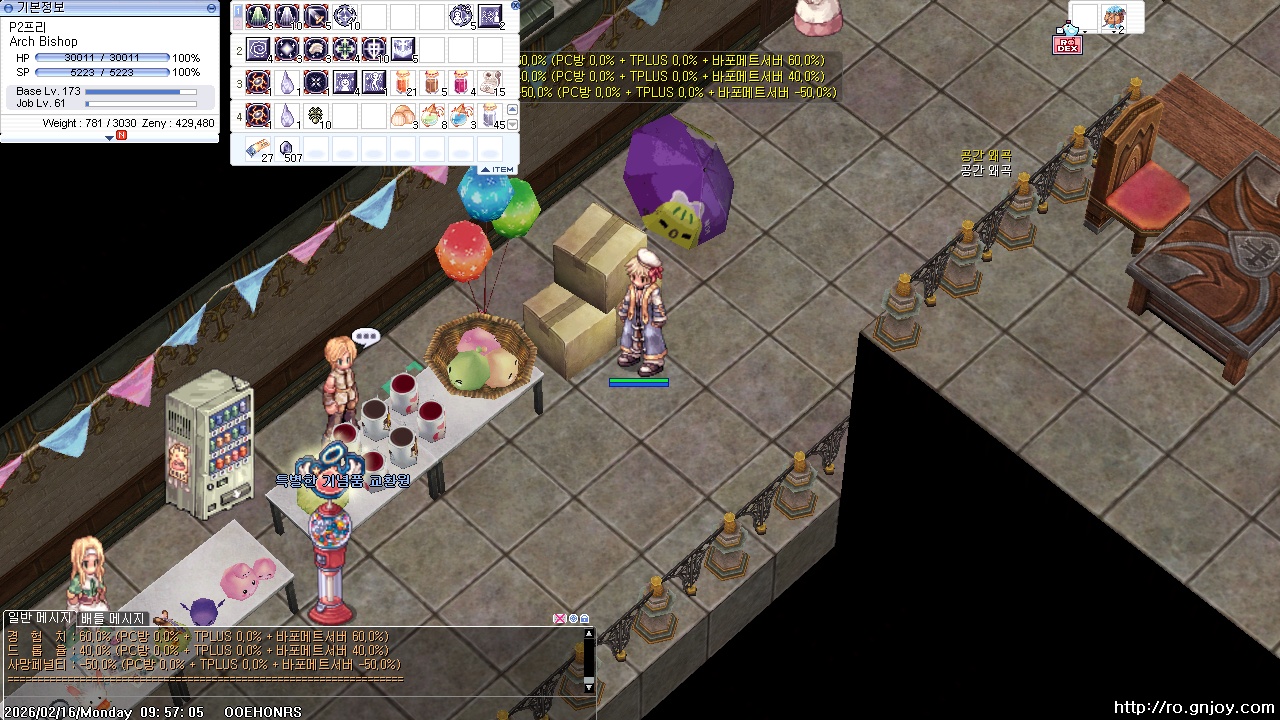
Task: Switch to the 배틀 메시지 chat tab
Action: 112,619
